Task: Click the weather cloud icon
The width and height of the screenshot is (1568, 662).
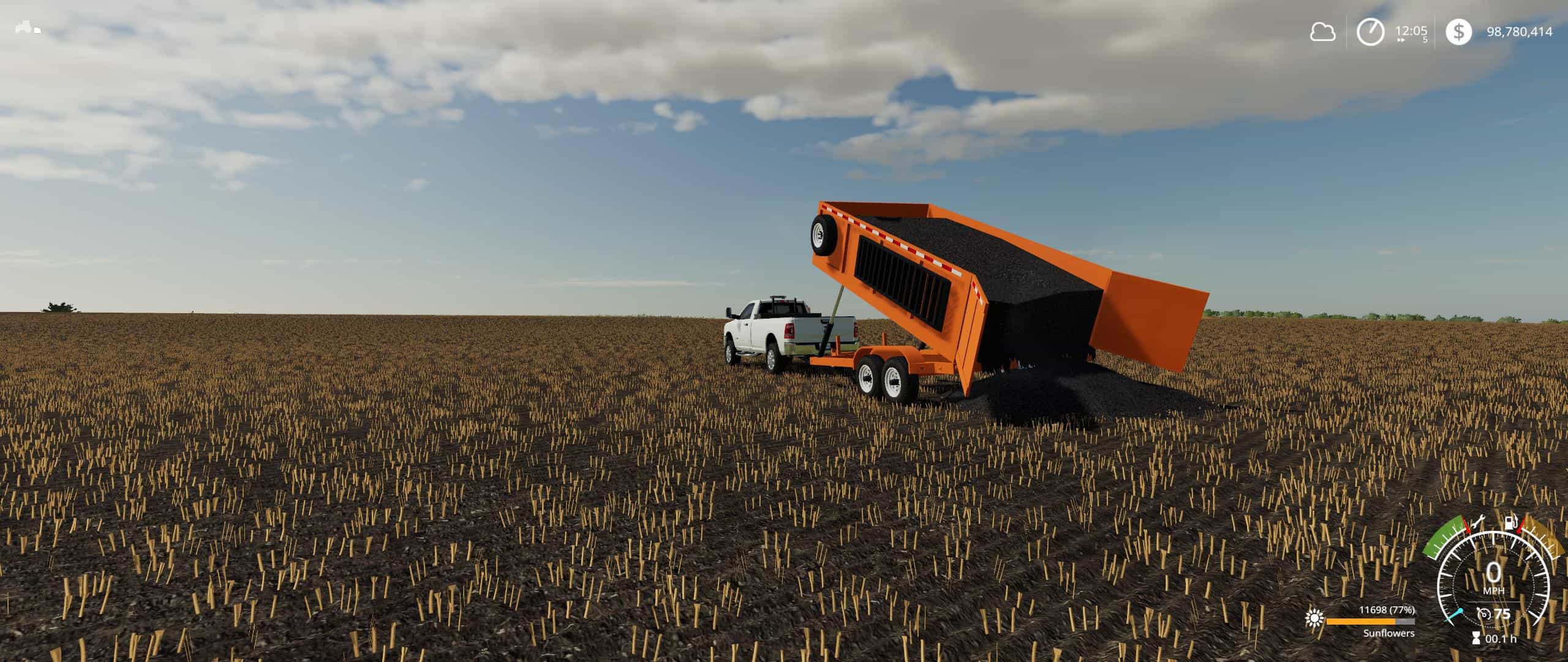Action: tap(1323, 31)
